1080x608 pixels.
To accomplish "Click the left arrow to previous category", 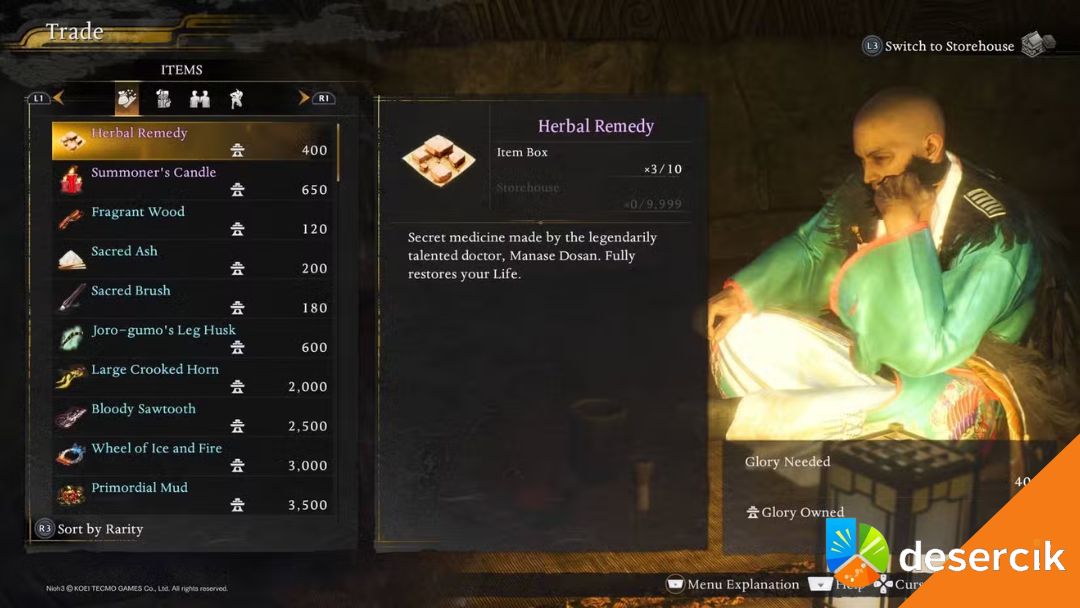I will tap(58, 98).
